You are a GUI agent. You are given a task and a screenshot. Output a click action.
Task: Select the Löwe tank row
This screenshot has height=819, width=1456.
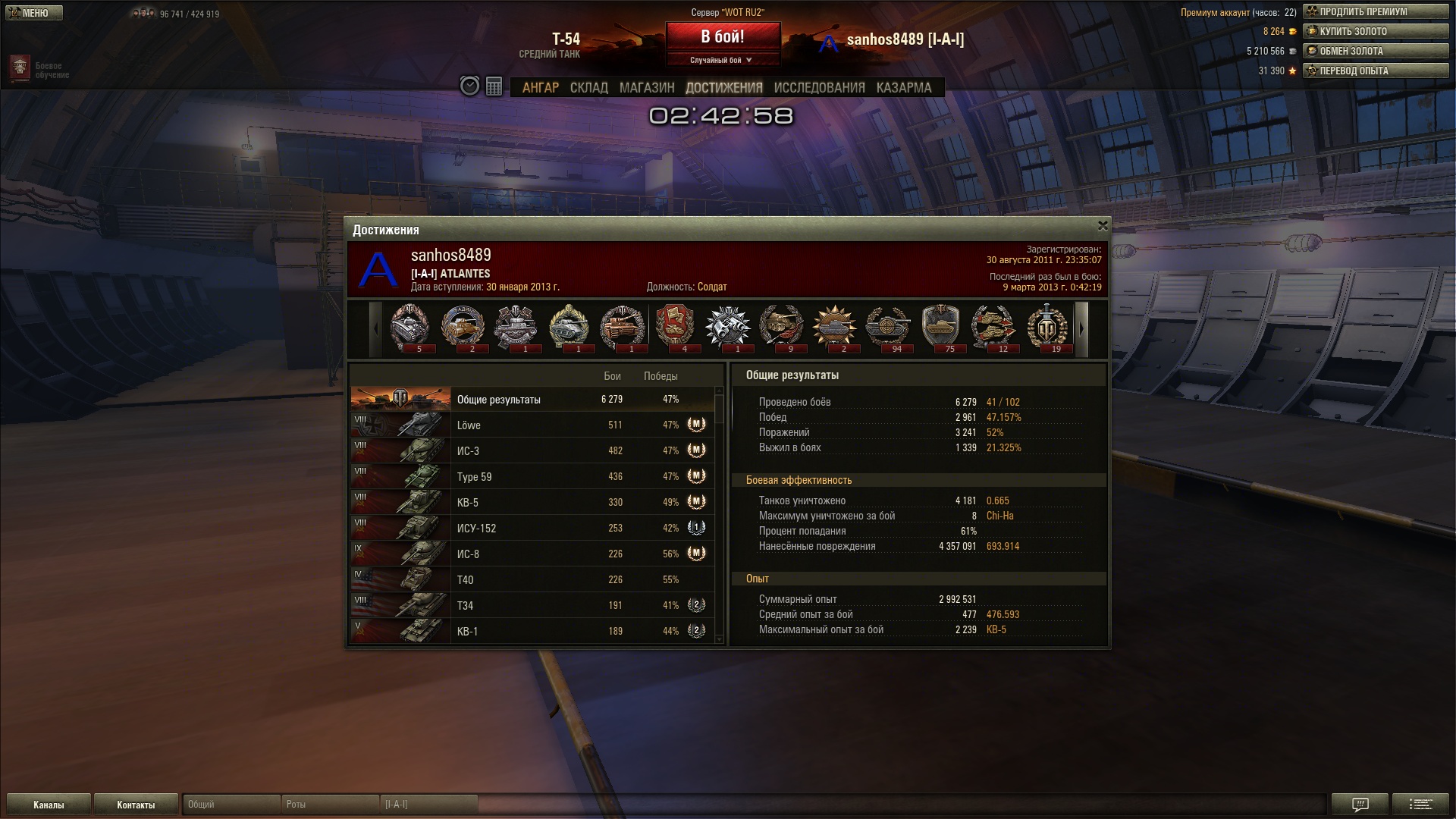click(531, 425)
